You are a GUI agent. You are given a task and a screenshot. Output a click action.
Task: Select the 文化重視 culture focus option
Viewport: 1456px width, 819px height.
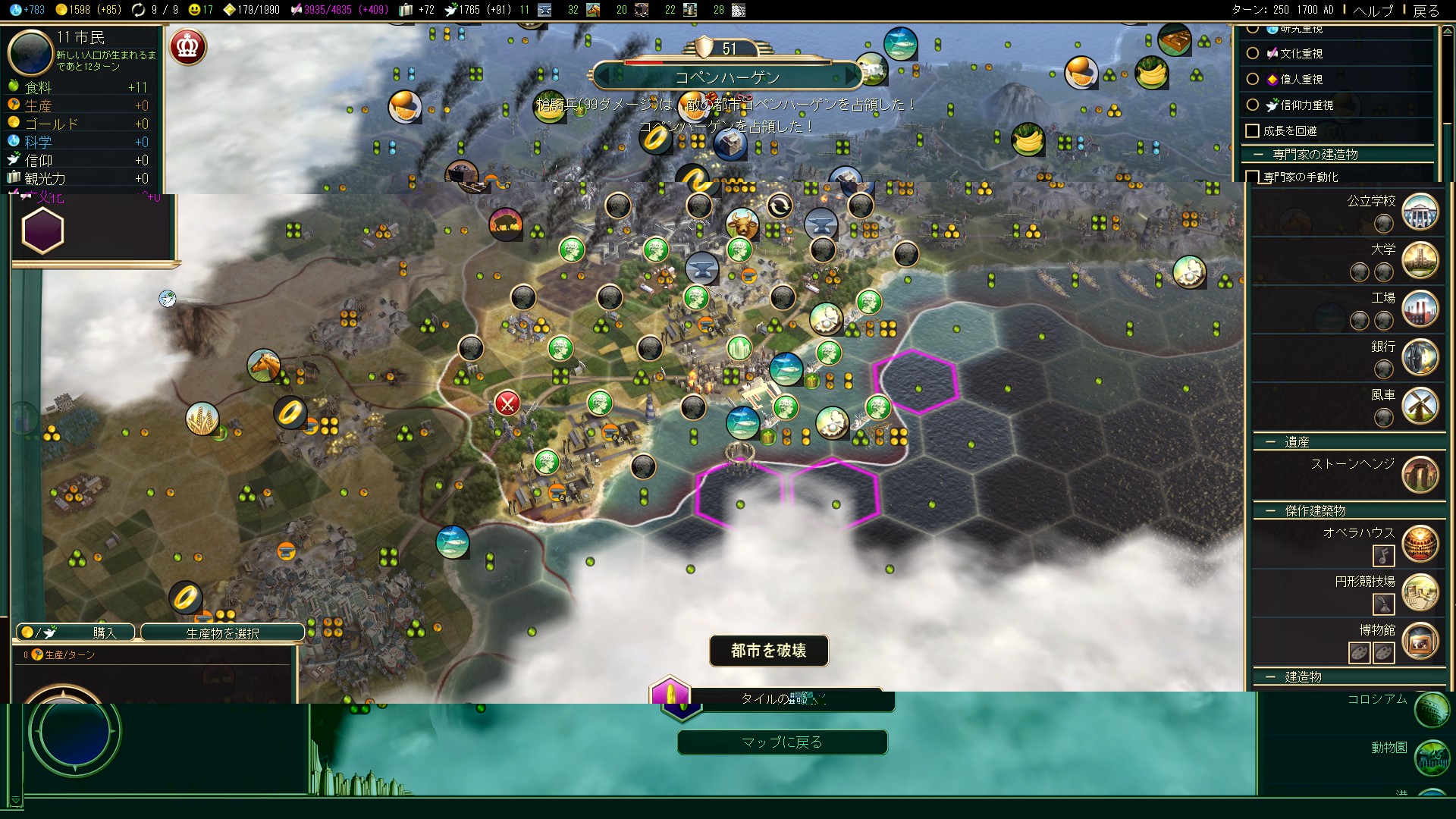[1253, 54]
